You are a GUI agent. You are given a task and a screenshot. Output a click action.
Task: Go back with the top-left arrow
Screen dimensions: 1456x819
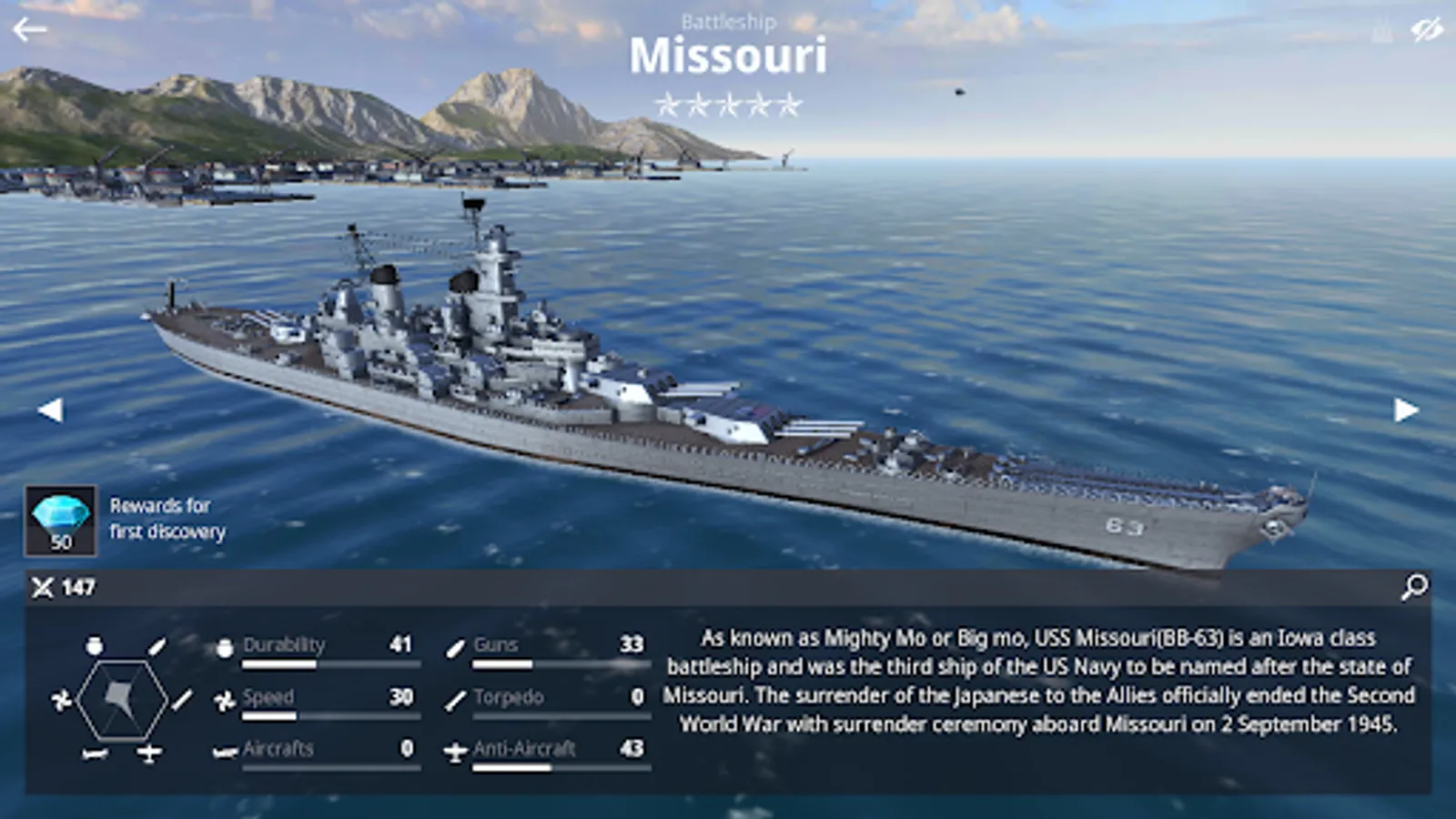coord(29,30)
